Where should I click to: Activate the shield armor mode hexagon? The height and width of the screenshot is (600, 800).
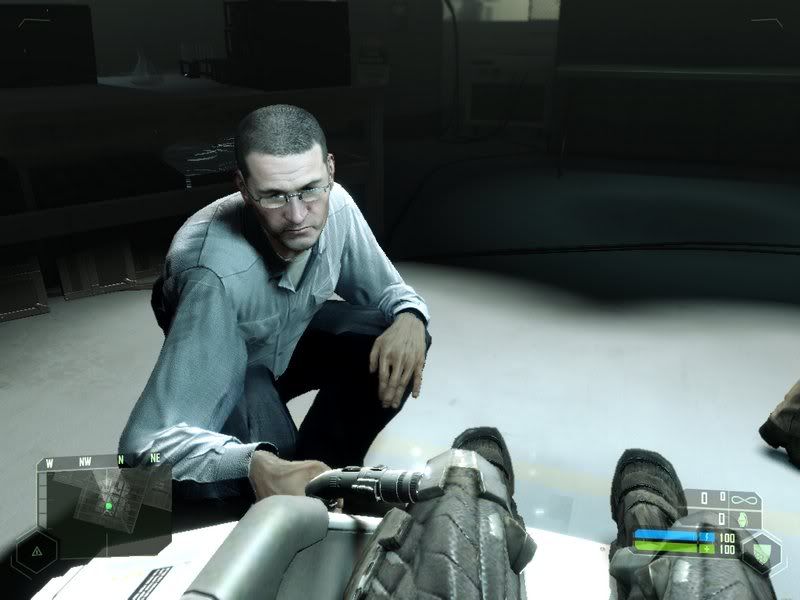click(x=763, y=549)
